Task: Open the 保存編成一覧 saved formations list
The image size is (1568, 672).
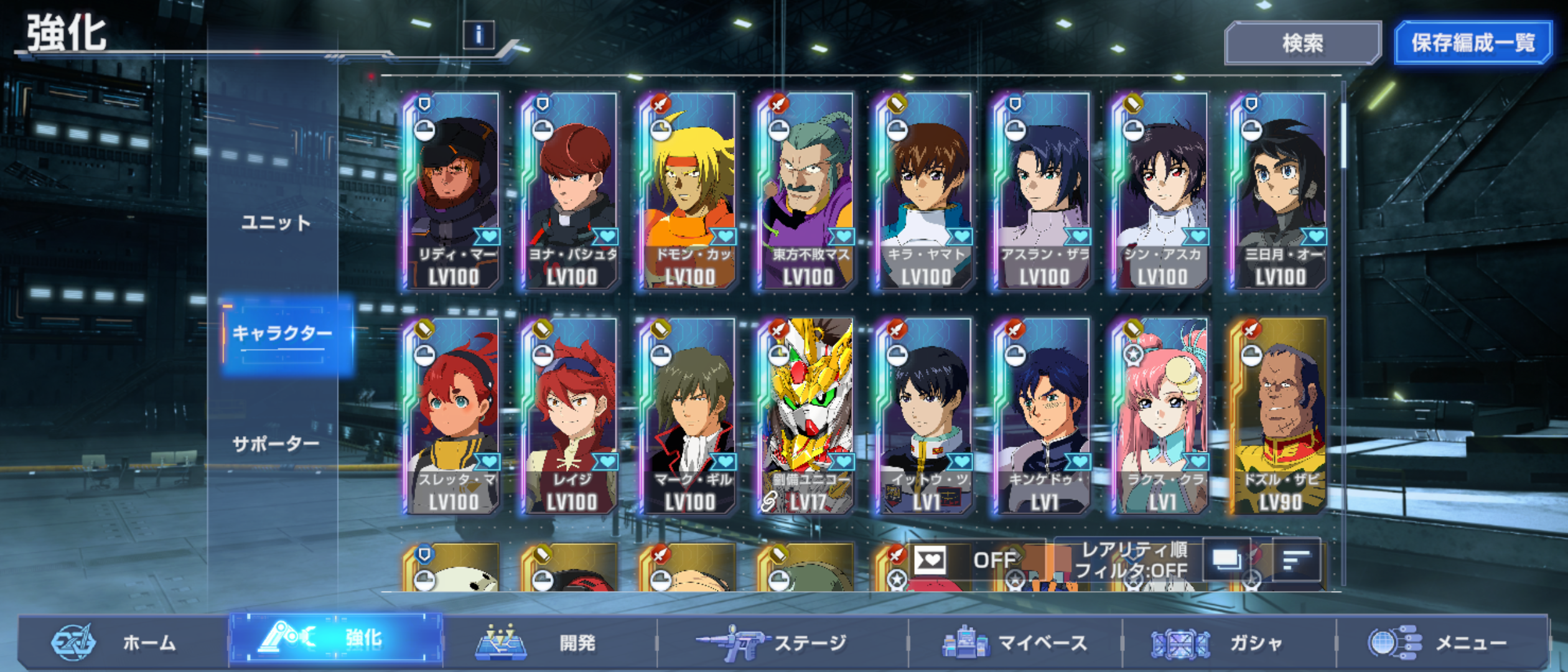Action: (x=1472, y=44)
